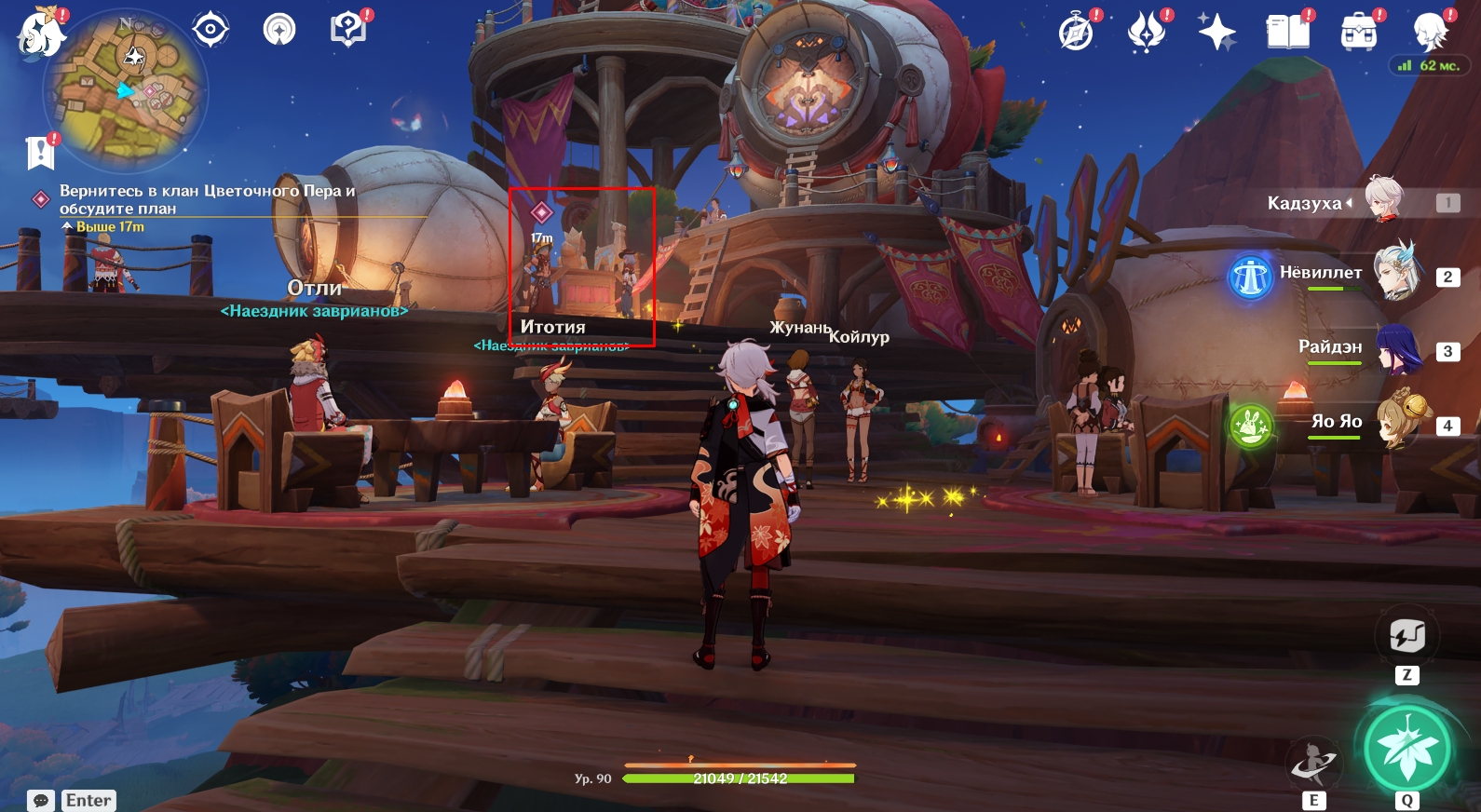
Task: Open the character silhouette icon in top bar
Action: click(1429, 33)
